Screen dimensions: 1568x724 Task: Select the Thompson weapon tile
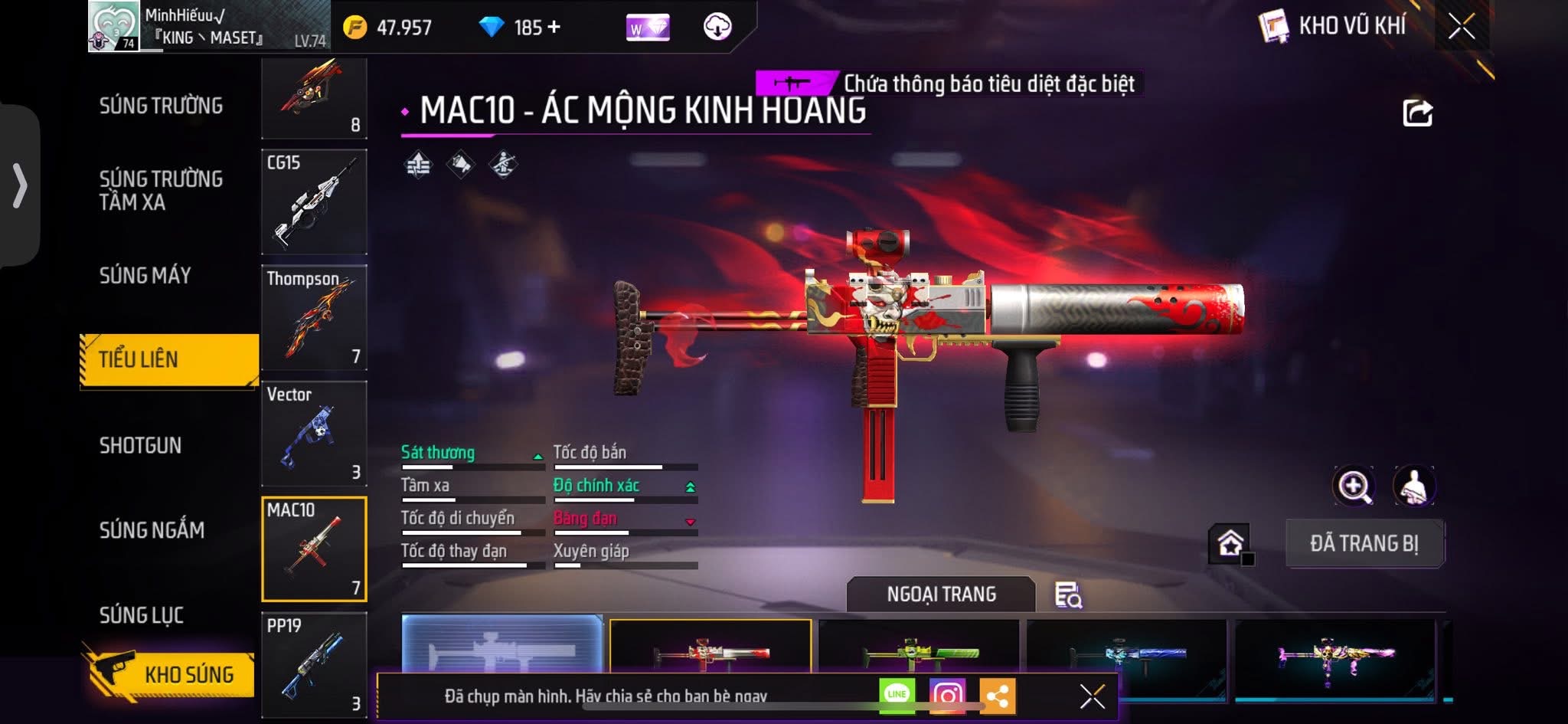(314, 318)
